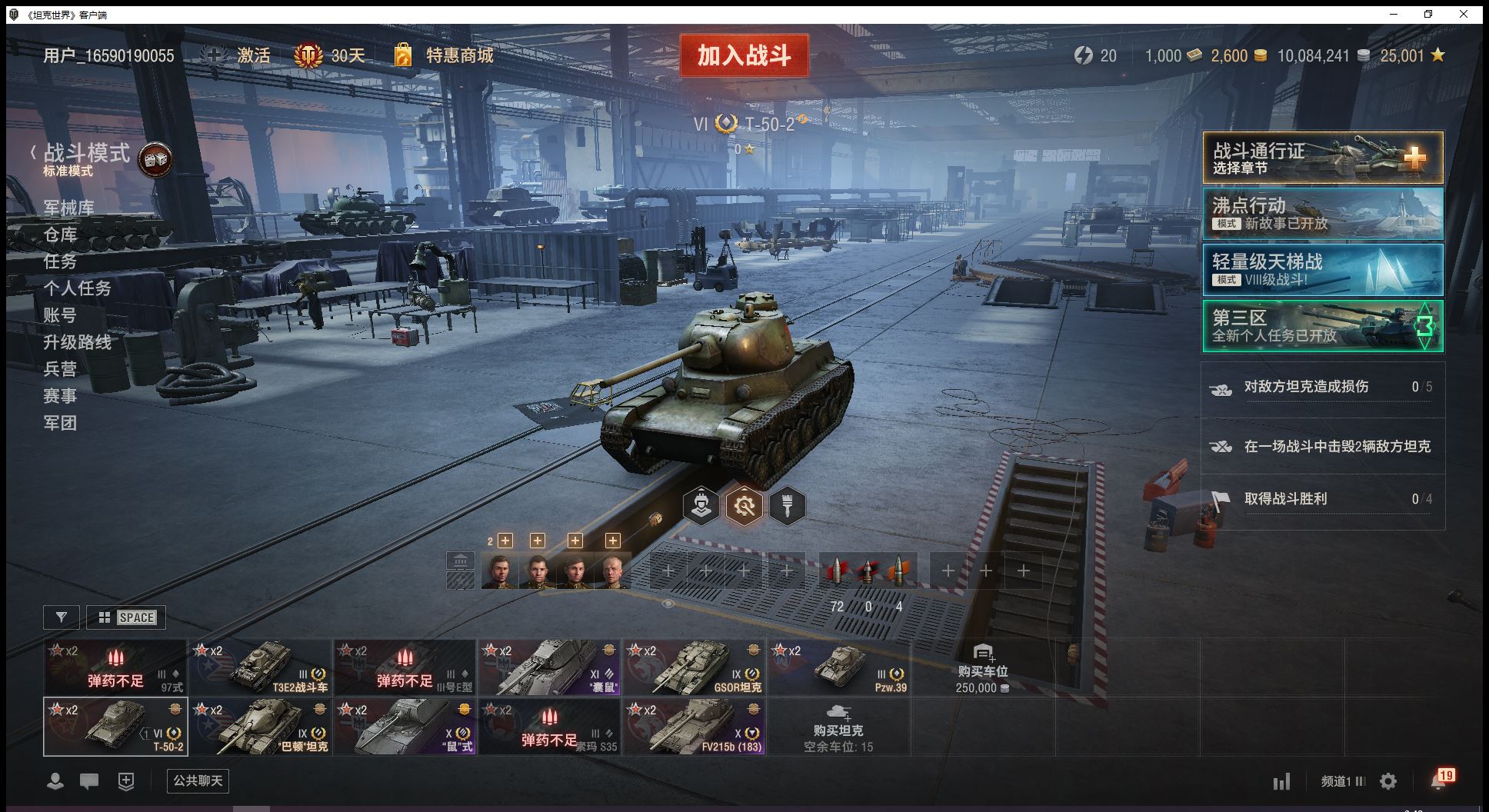This screenshot has height=812, width=1489.
Task: Select the 轻量级天梯战 mode banner
Action: 1322,269
